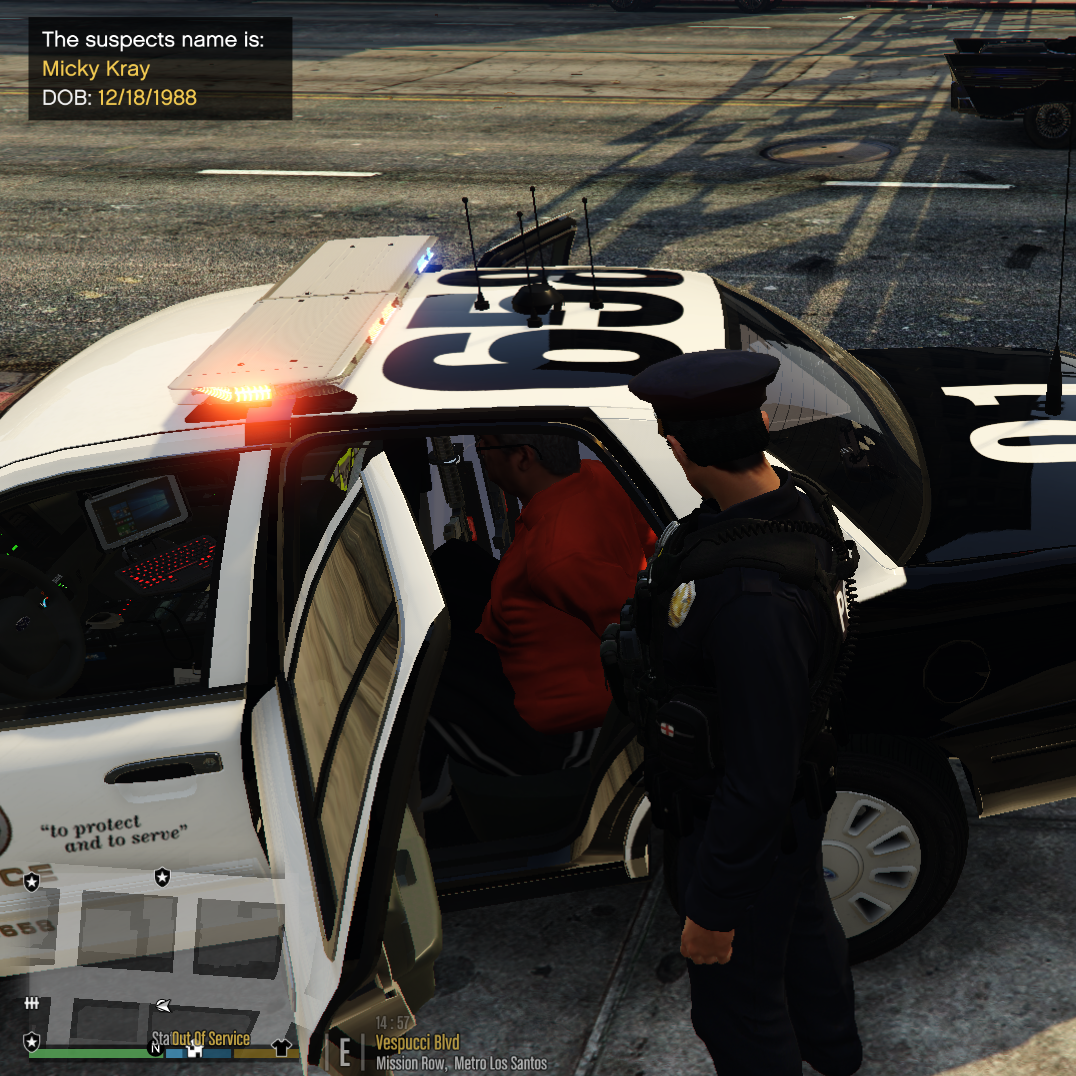Click the white player arrow on minimap
The image size is (1076, 1076).
164,1005
